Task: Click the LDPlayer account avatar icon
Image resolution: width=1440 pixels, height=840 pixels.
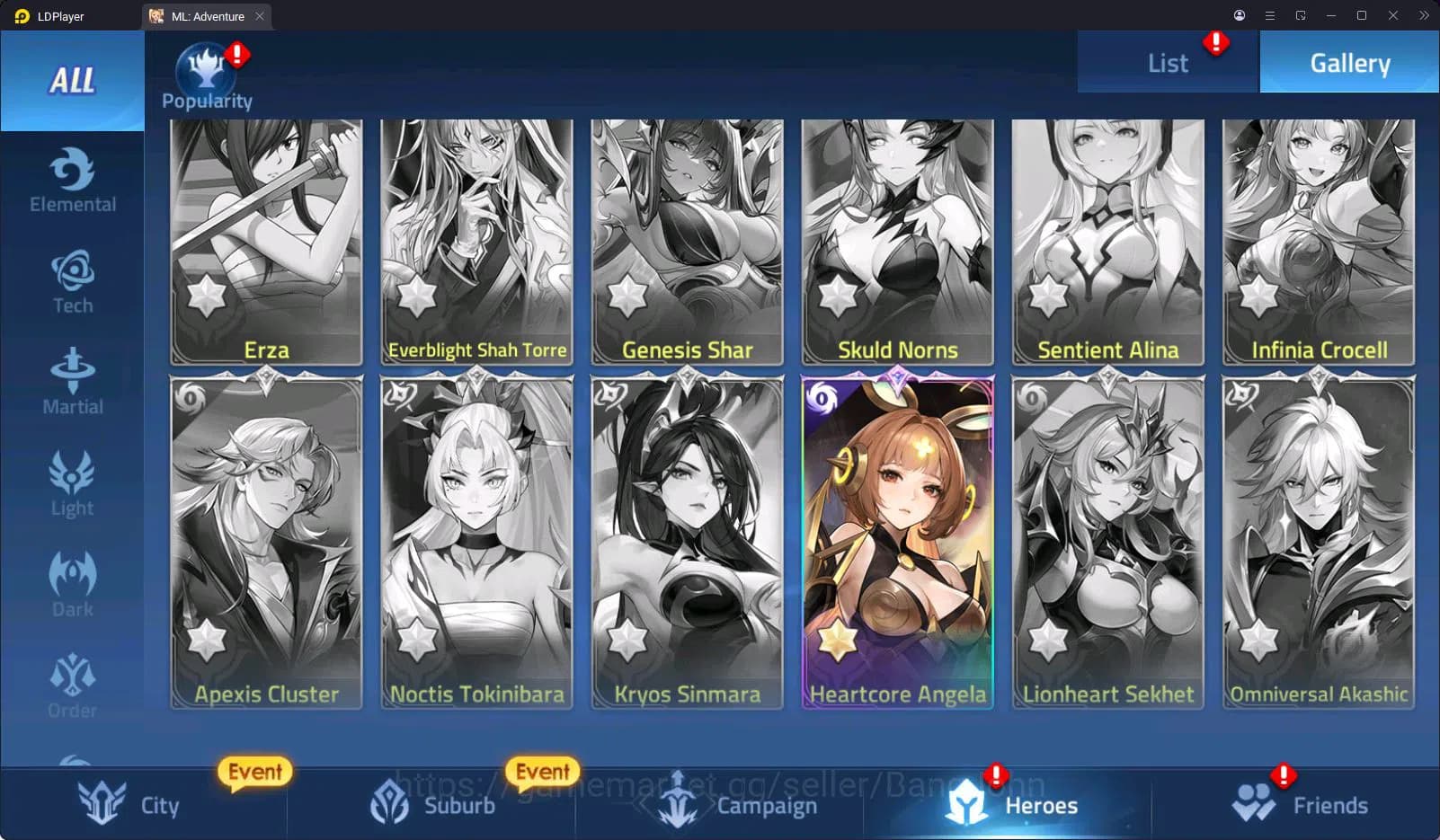Action: 1239,15
